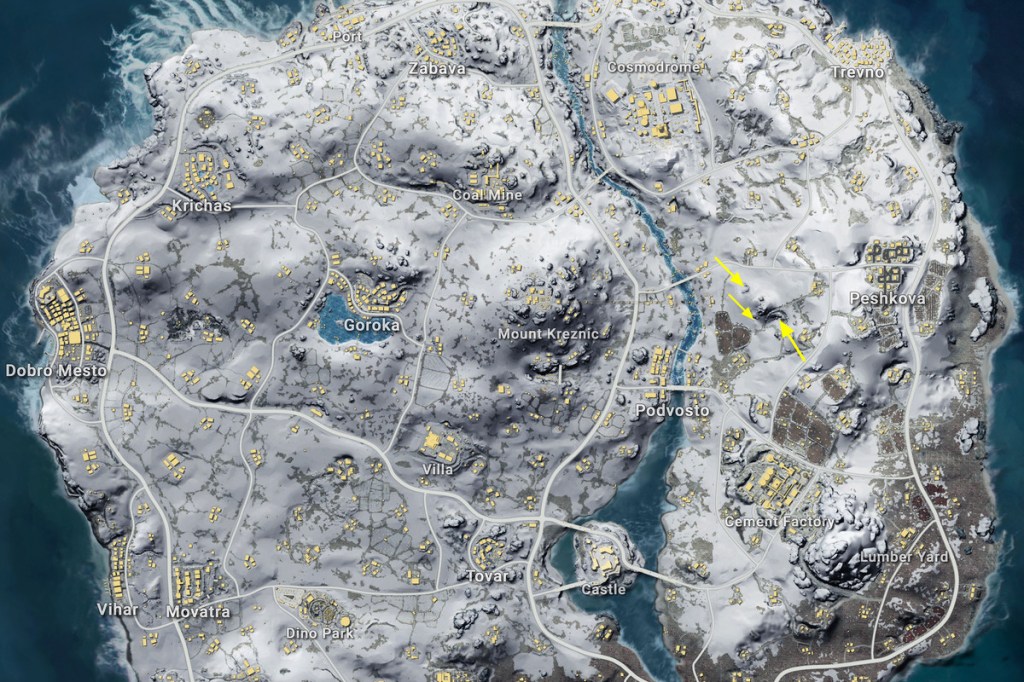This screenshot has height=682, width=1024.
Task: Choose the Tovar location label
Action: (x=487, y=576)
